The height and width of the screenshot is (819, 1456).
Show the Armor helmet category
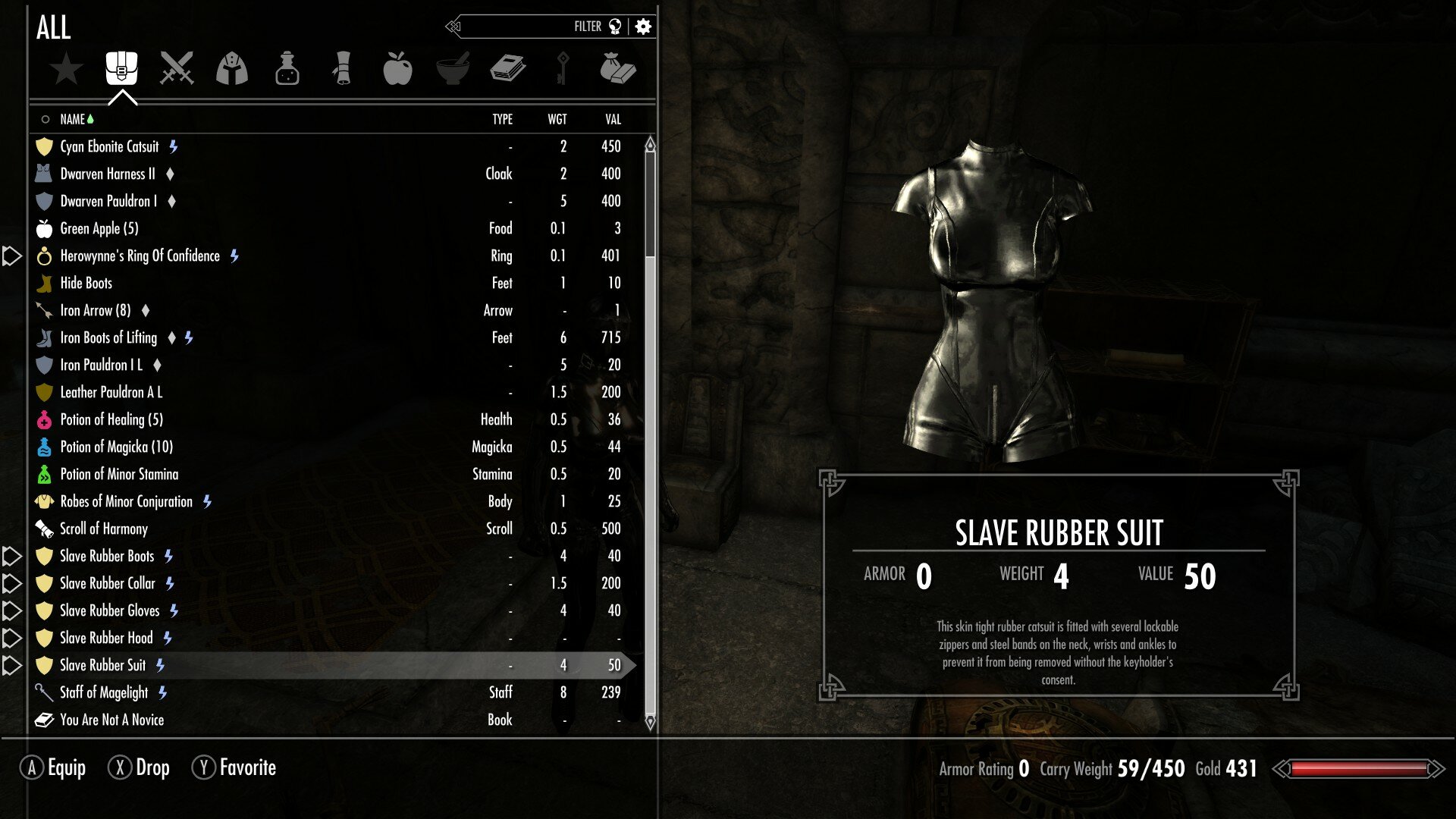click(x=232, y=69)
